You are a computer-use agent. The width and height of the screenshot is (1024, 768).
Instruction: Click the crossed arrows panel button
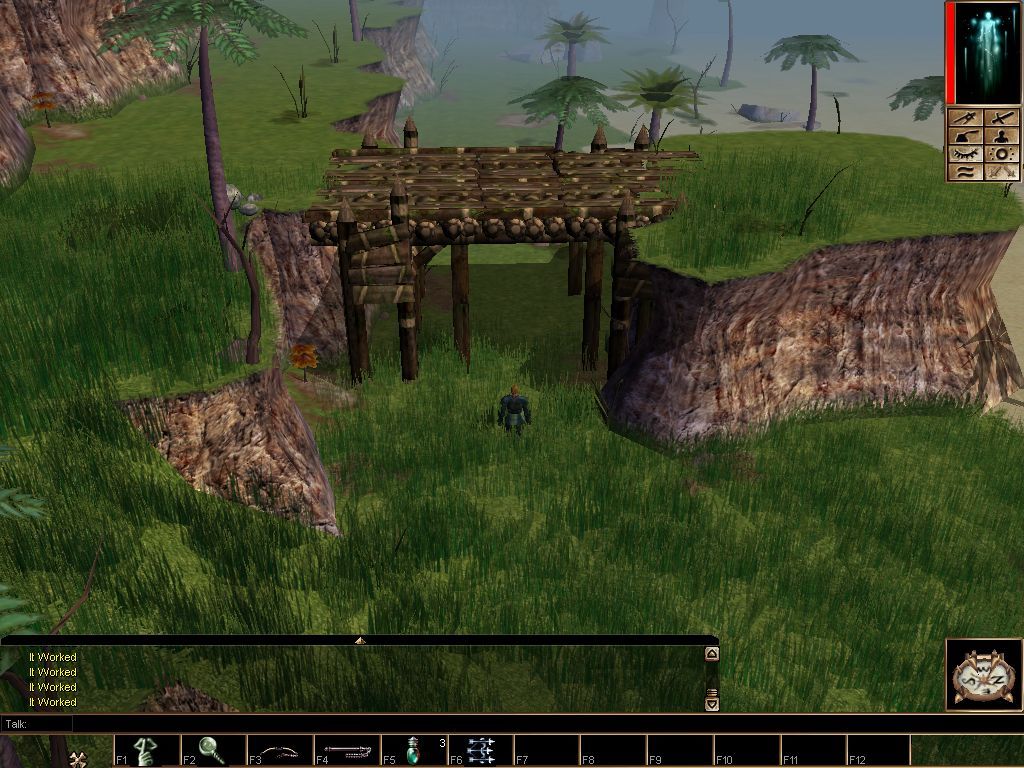point(1001,172)
